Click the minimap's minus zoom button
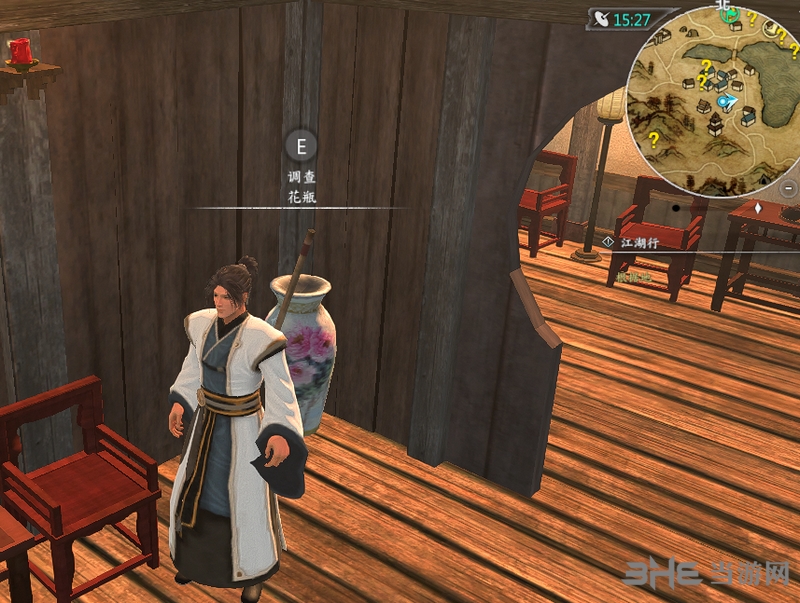This screenshot has width=800, height=603. click(789, 187)
